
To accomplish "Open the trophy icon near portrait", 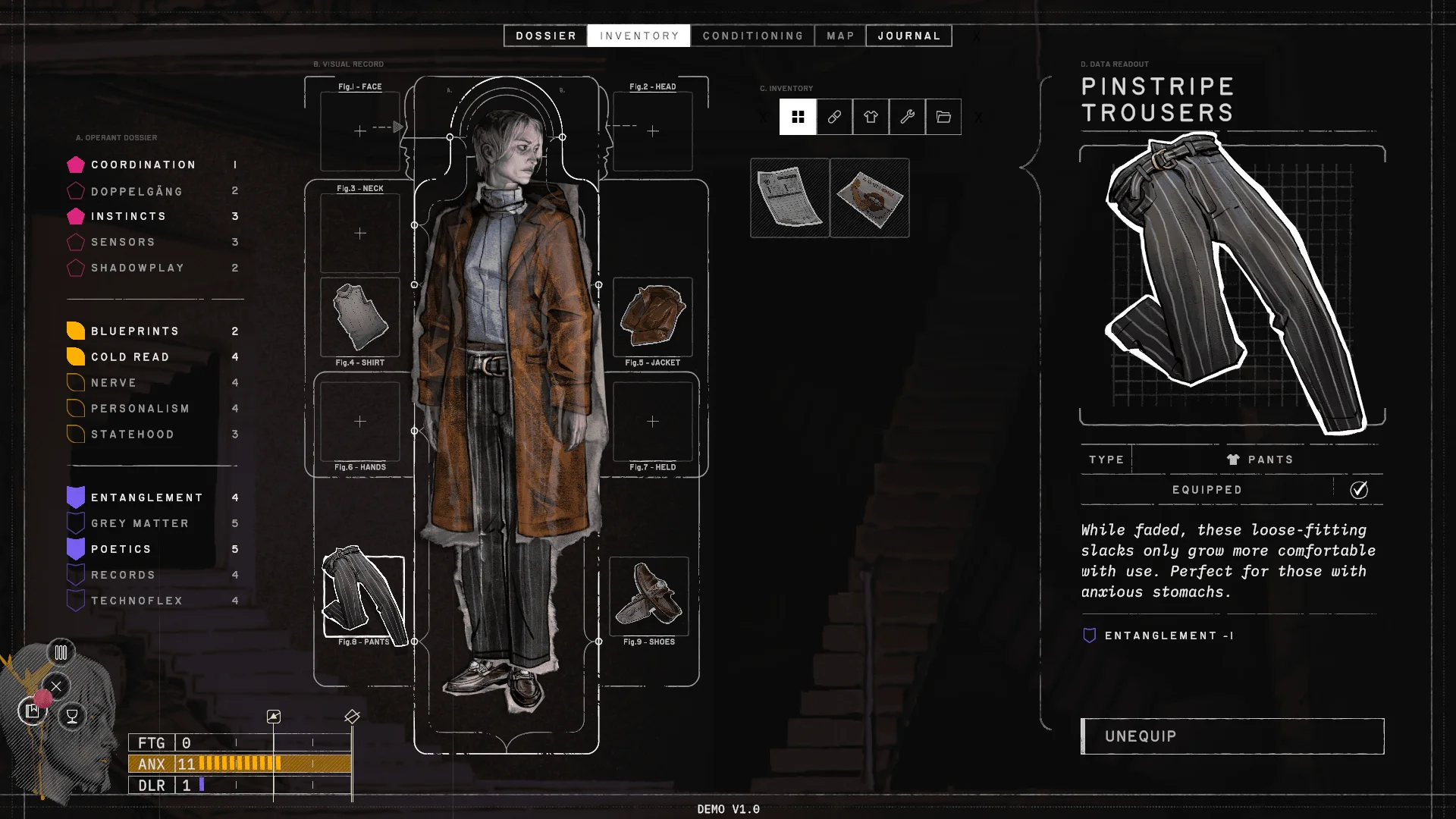I will click(x=72, y=716).
